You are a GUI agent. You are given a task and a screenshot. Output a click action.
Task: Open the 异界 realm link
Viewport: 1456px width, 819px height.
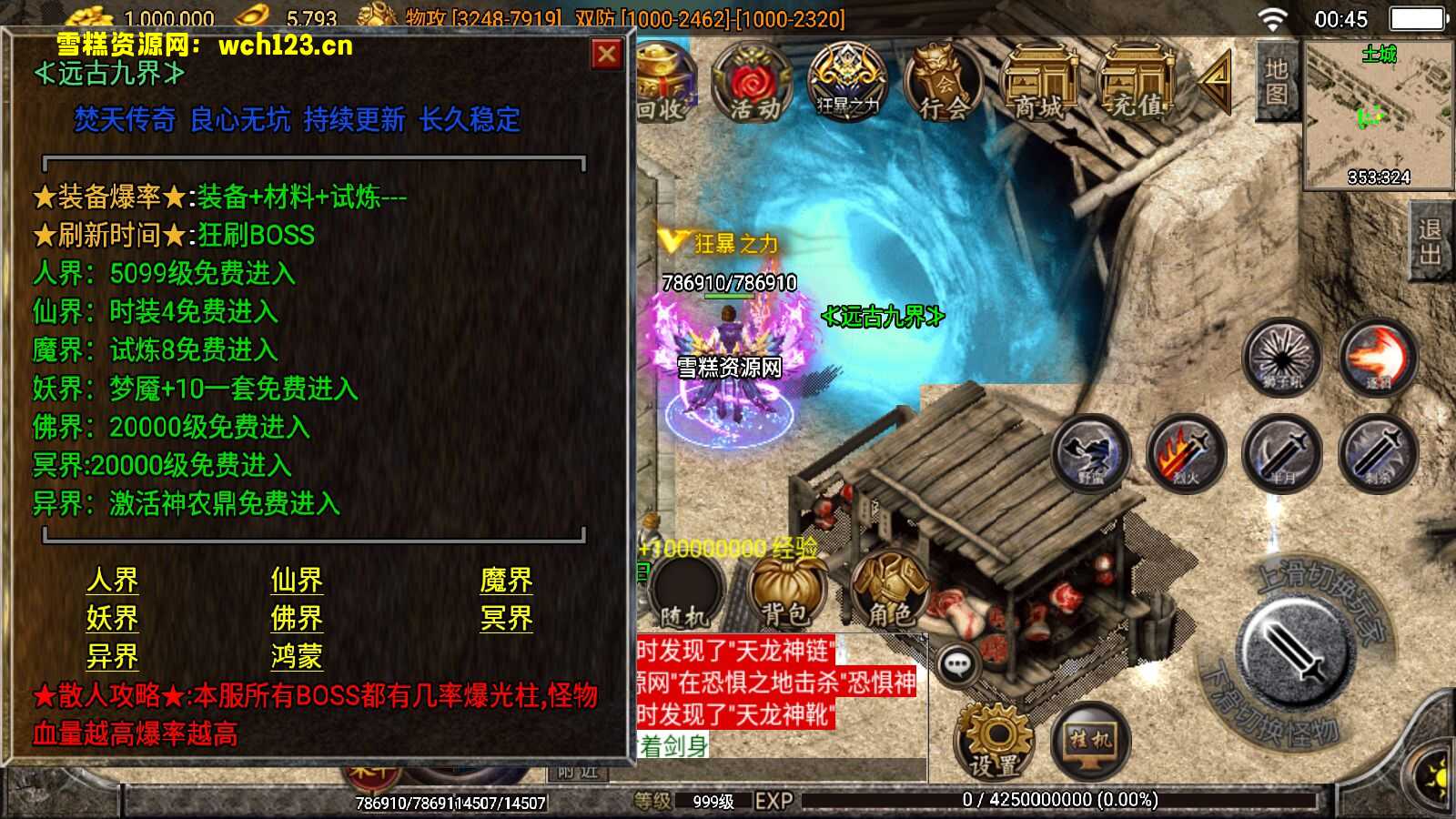[x=113, y=656]
